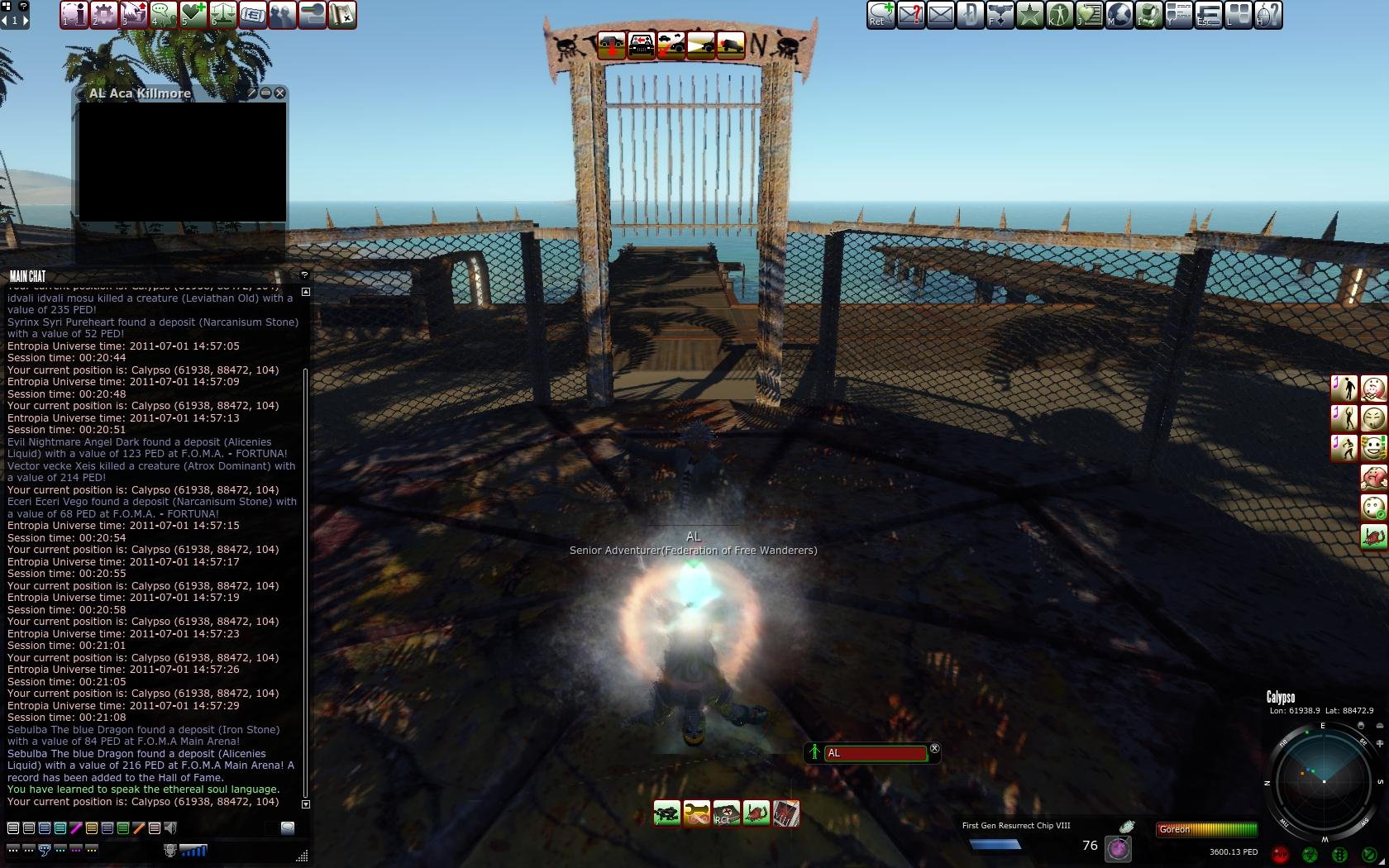Open the mouse help icon

[1267, 15]
